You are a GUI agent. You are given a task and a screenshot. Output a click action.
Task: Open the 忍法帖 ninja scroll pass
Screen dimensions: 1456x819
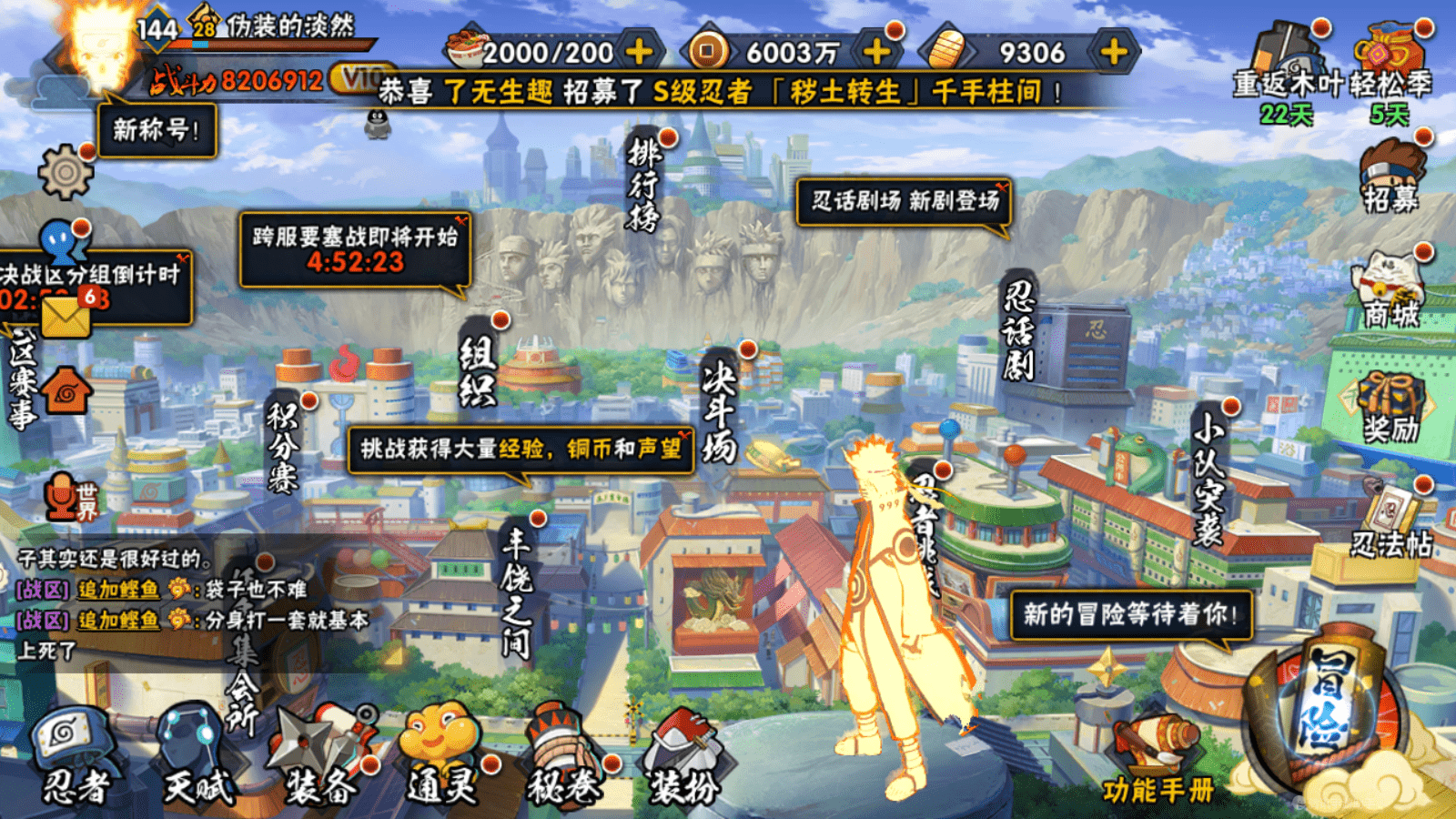click(x=1390, y=523)
